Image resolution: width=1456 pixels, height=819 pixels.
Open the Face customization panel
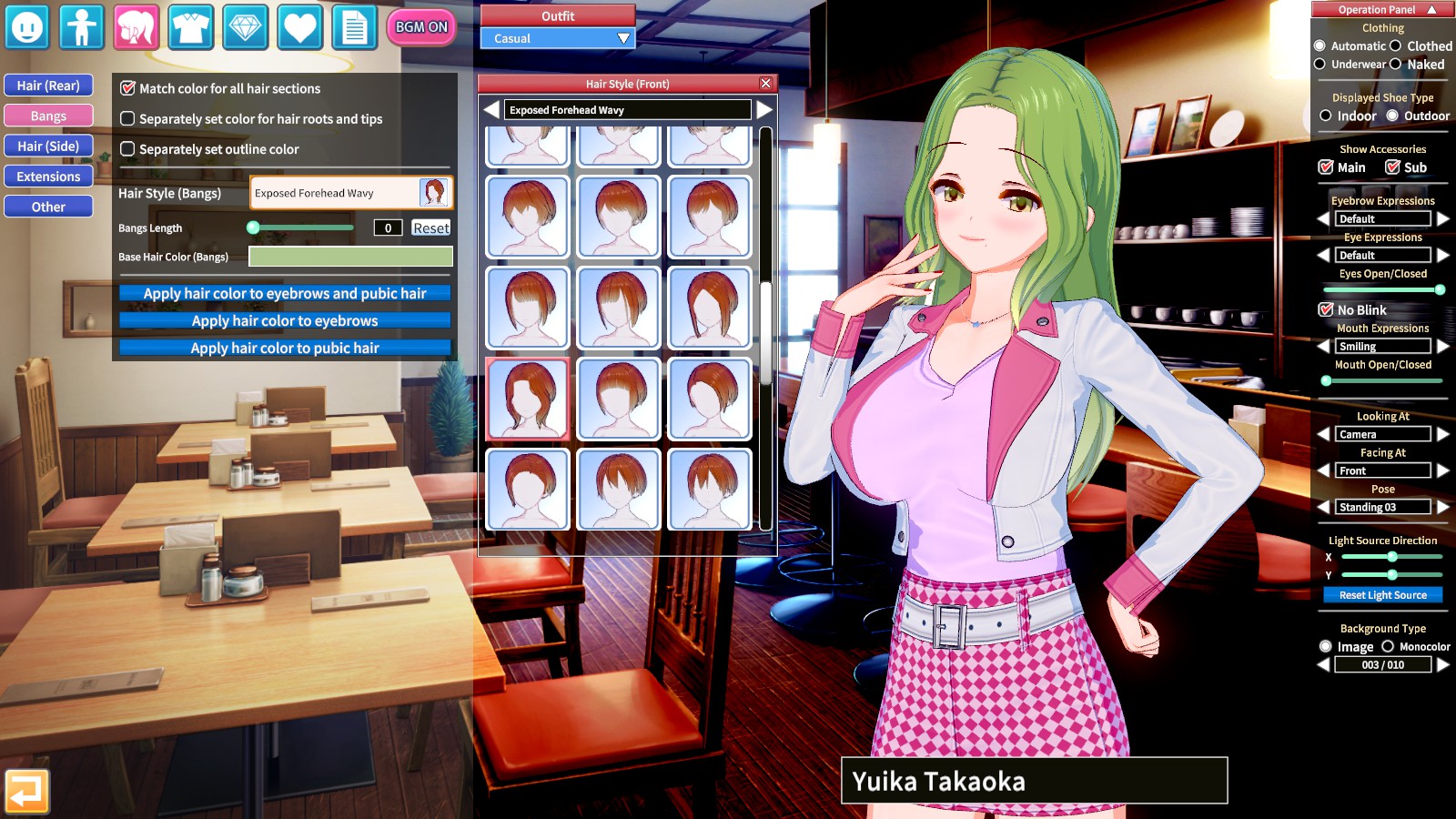[27, 27]
